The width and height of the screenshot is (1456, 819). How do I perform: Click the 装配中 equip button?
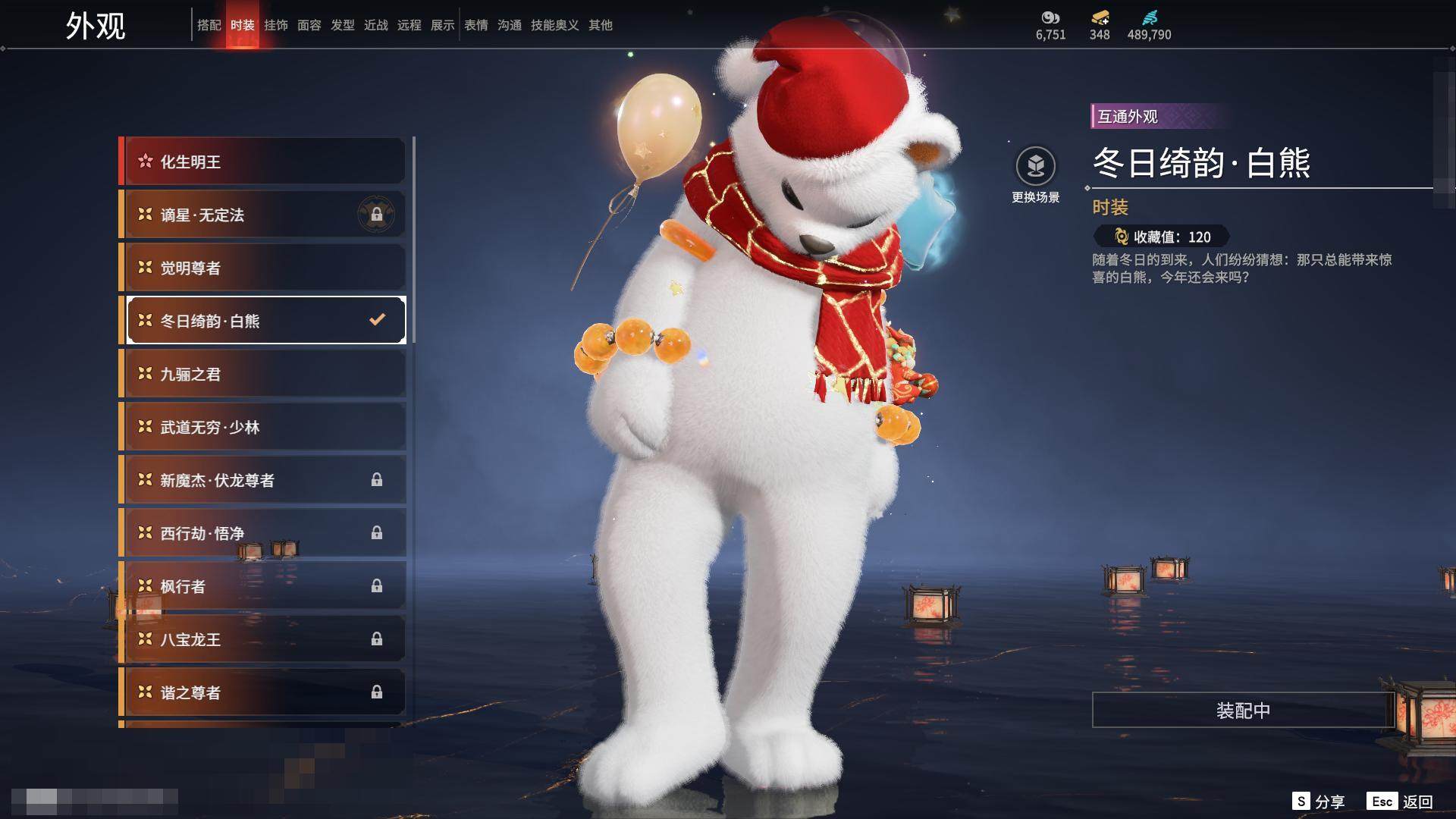(1243, 710)
